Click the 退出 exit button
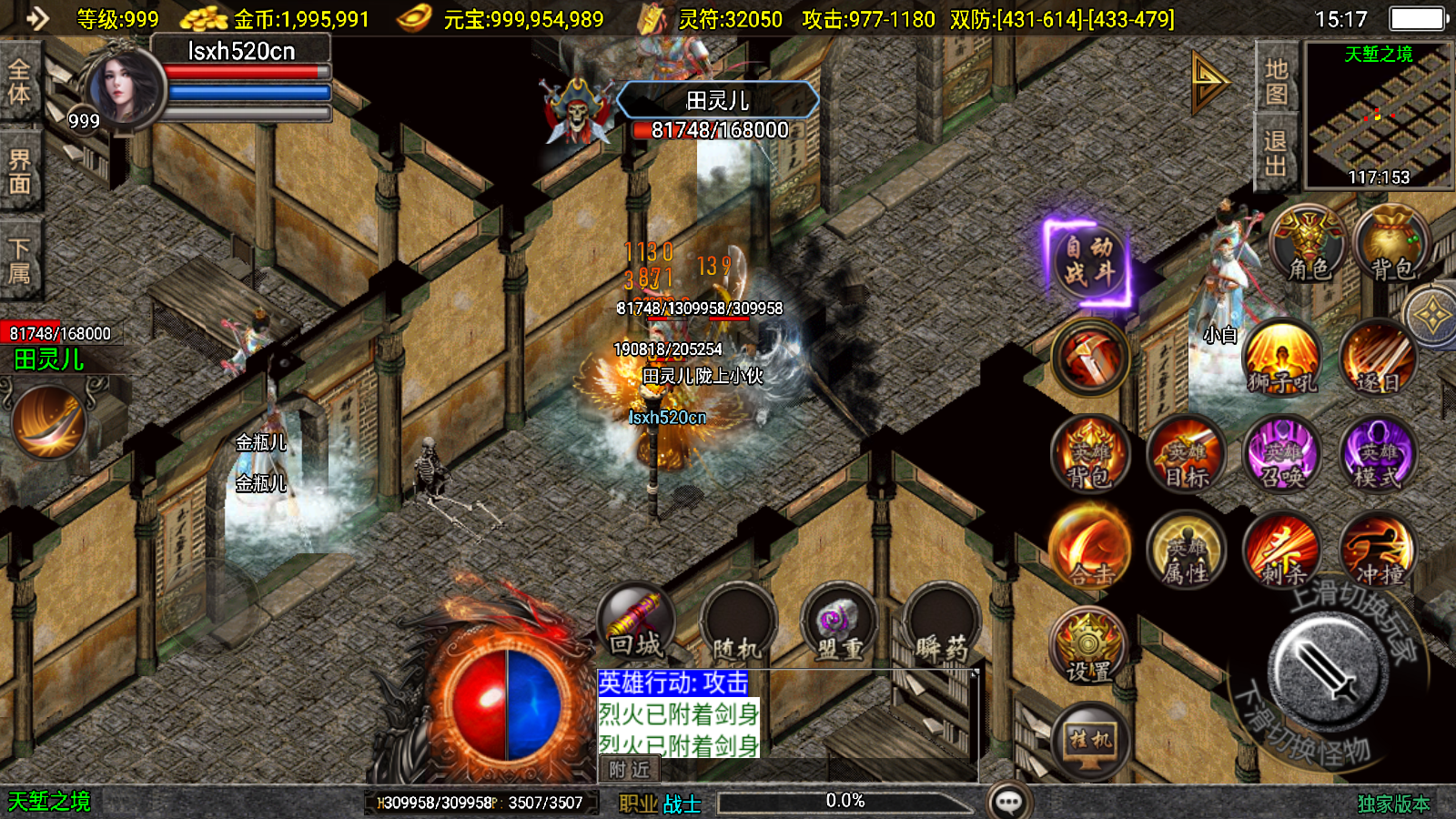 pos(1276,153)
